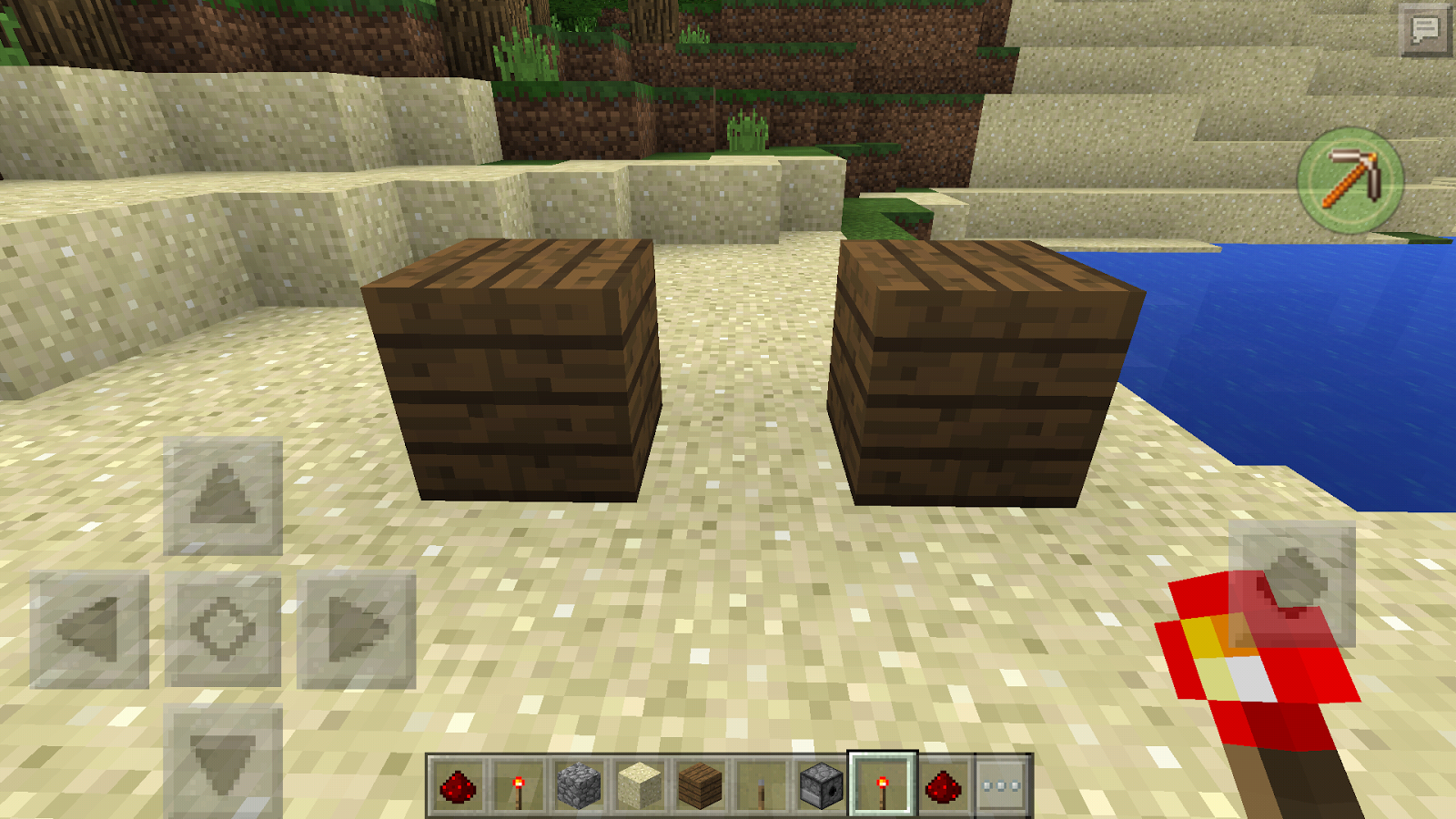Select the wooden planks item in the hotbar

click(699, 784)
